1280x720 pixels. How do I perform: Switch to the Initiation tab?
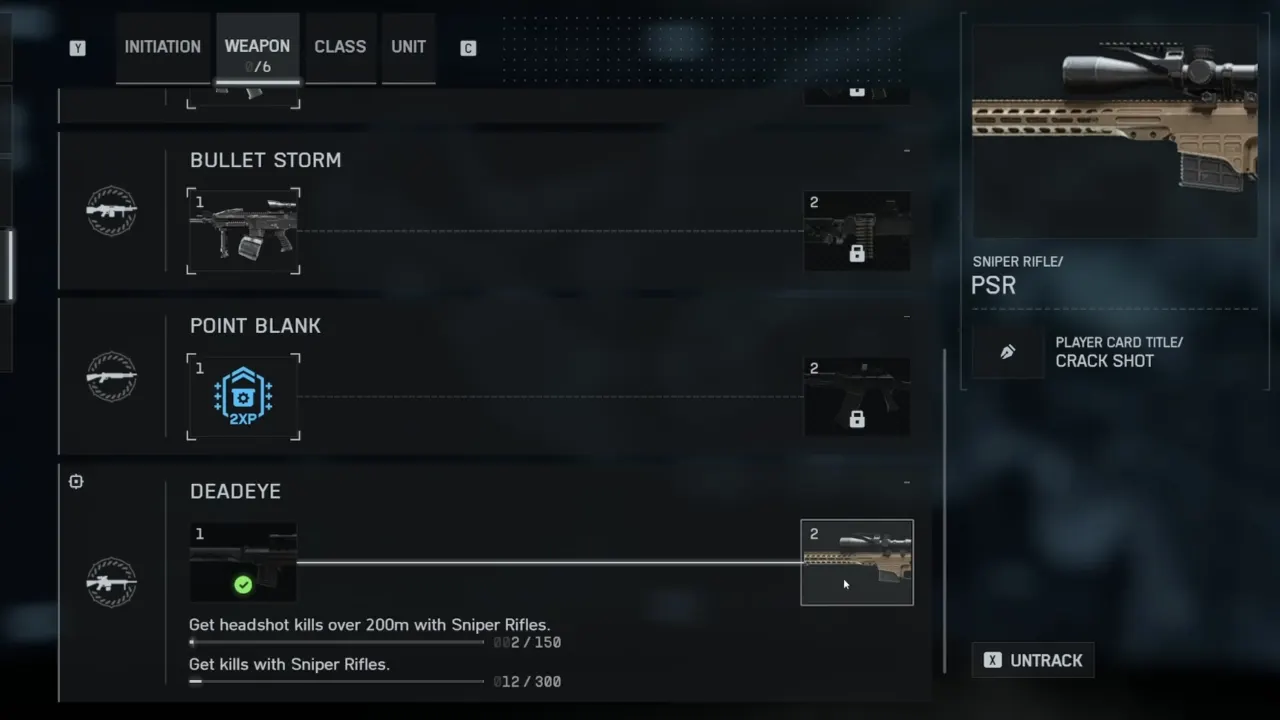pos(162,47)
